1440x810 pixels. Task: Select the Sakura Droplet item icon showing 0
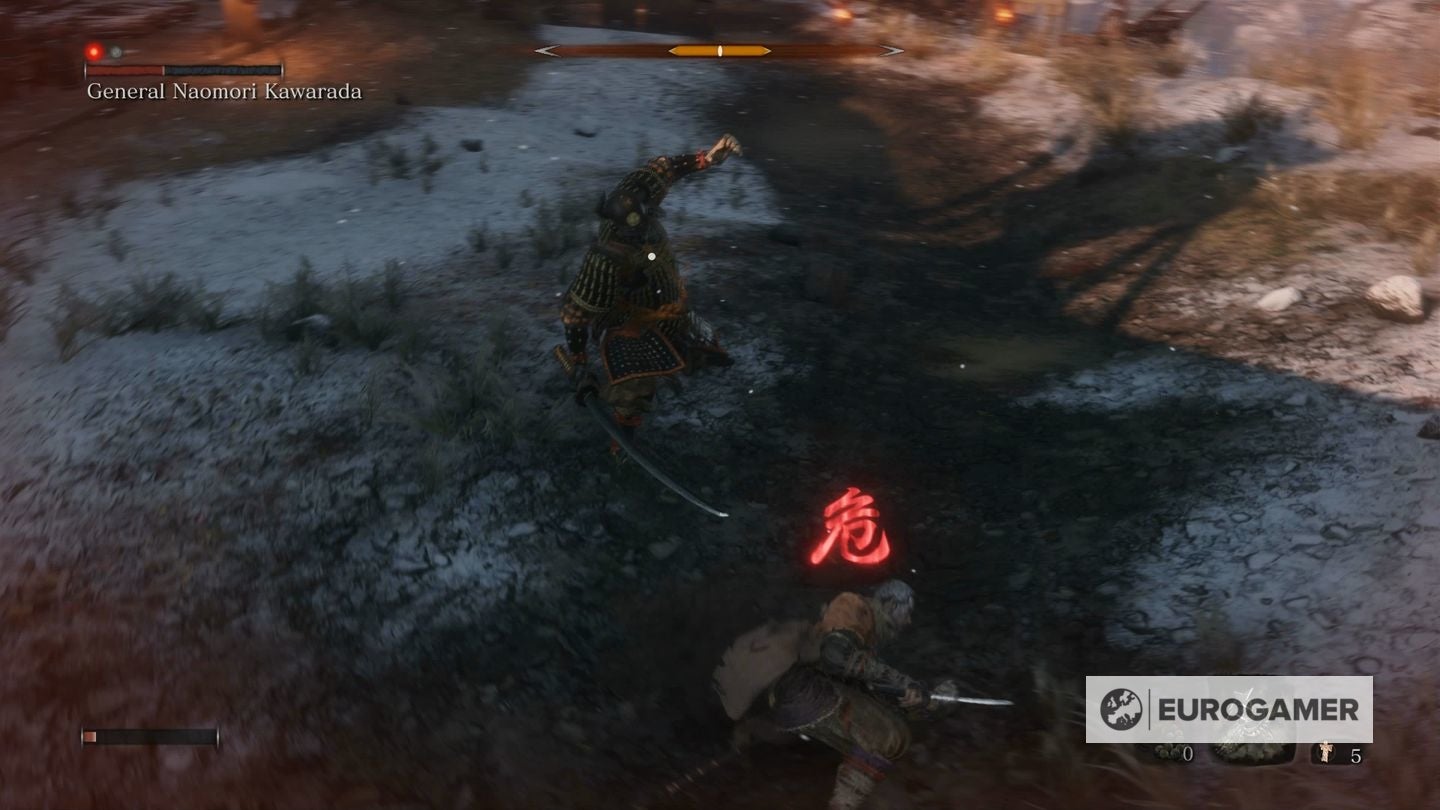1170,750
